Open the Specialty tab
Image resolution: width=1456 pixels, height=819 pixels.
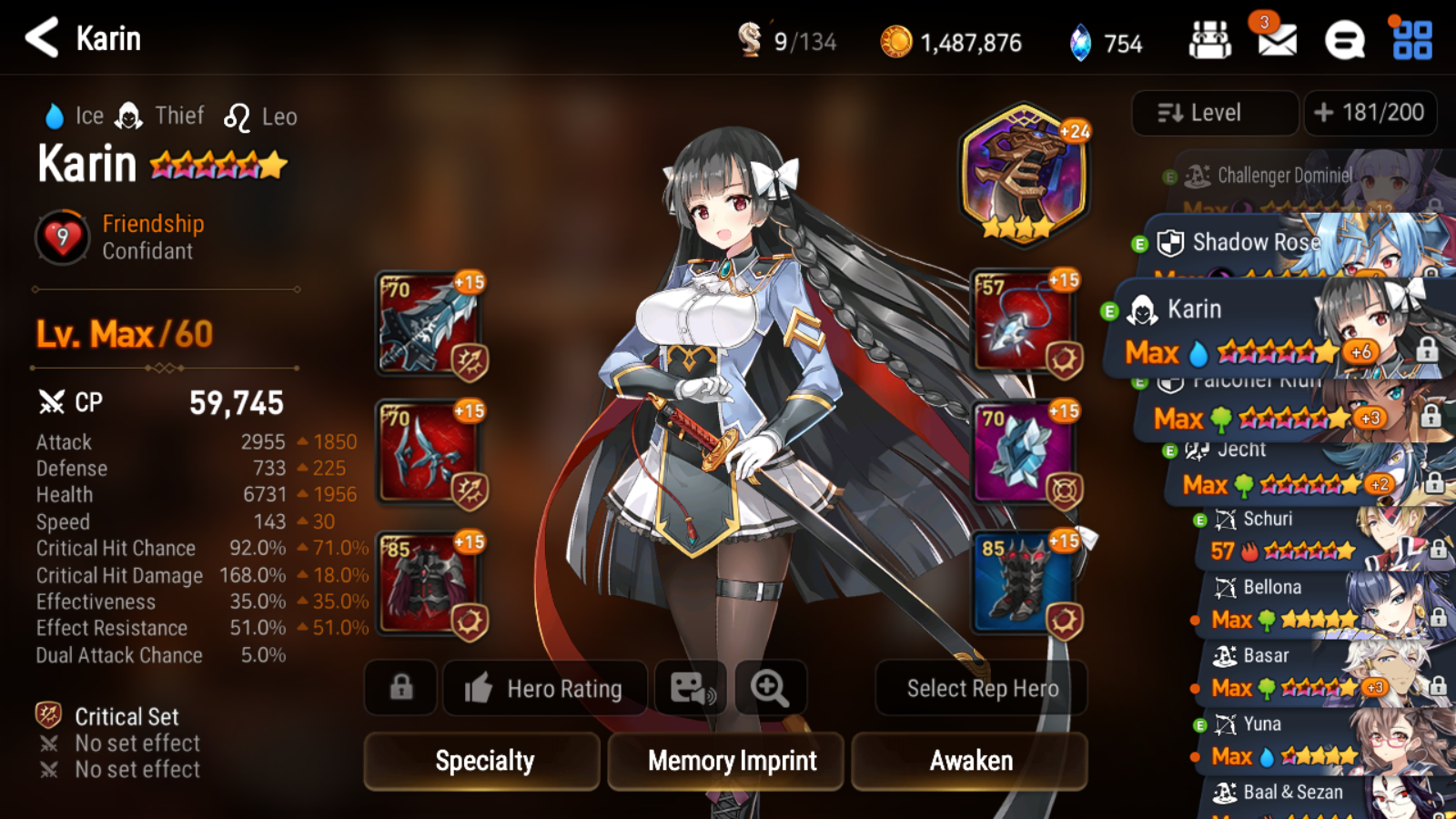[x=481, y=762]
